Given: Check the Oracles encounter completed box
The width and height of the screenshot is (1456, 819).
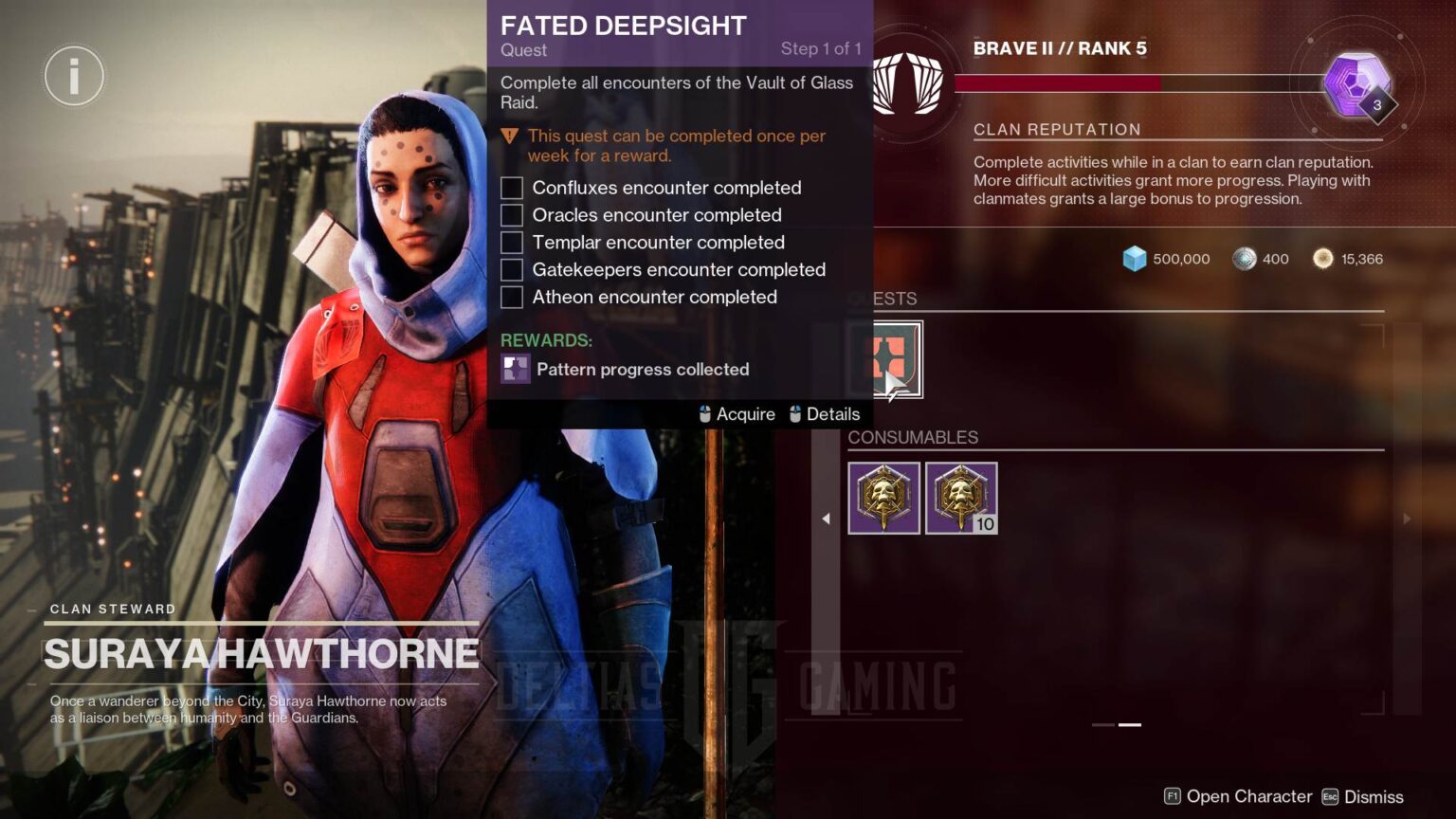Looking at the screenshot, I should point(511,215).
